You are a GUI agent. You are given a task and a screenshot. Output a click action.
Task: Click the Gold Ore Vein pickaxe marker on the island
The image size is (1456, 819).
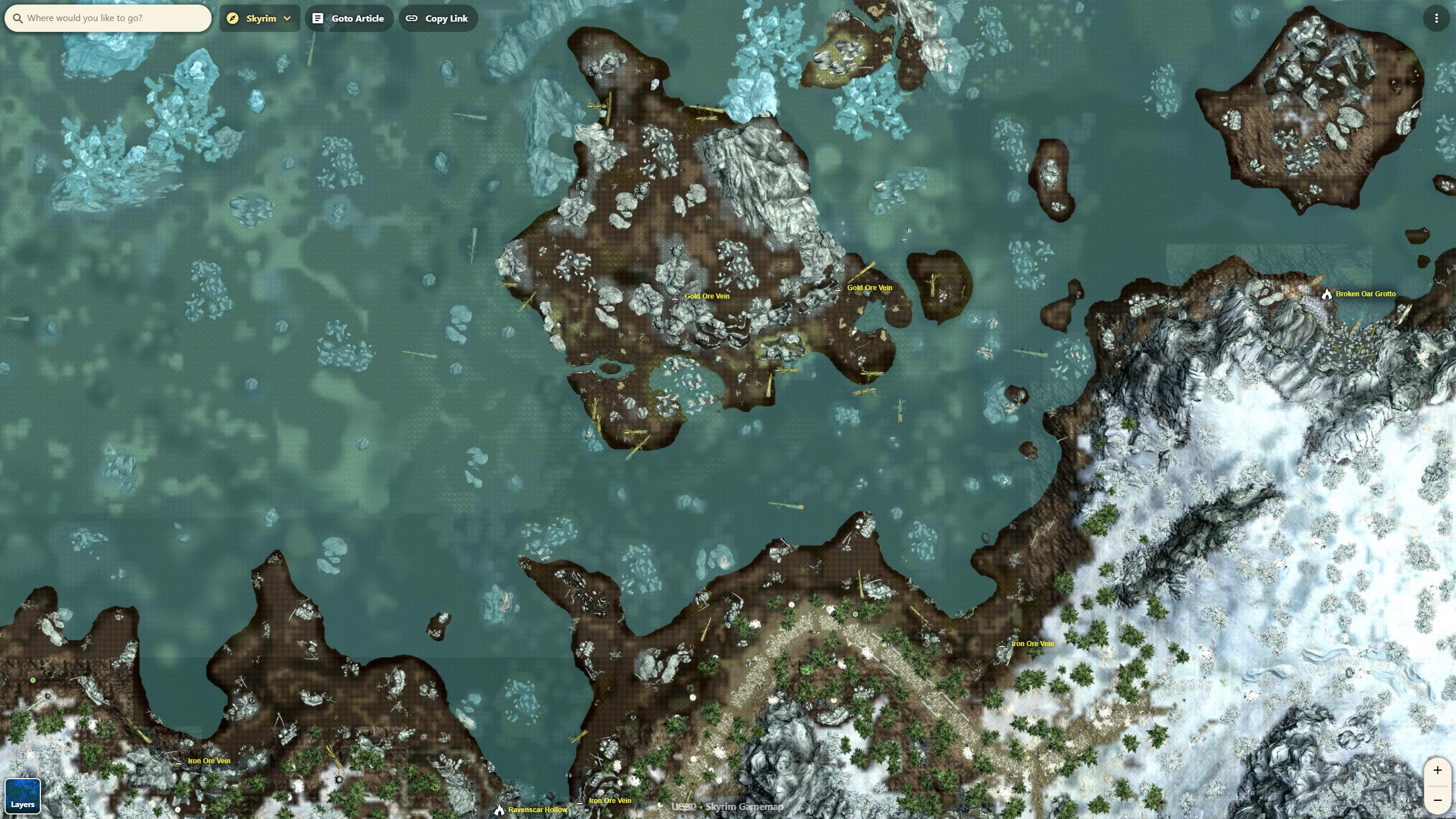click(675, 295)
